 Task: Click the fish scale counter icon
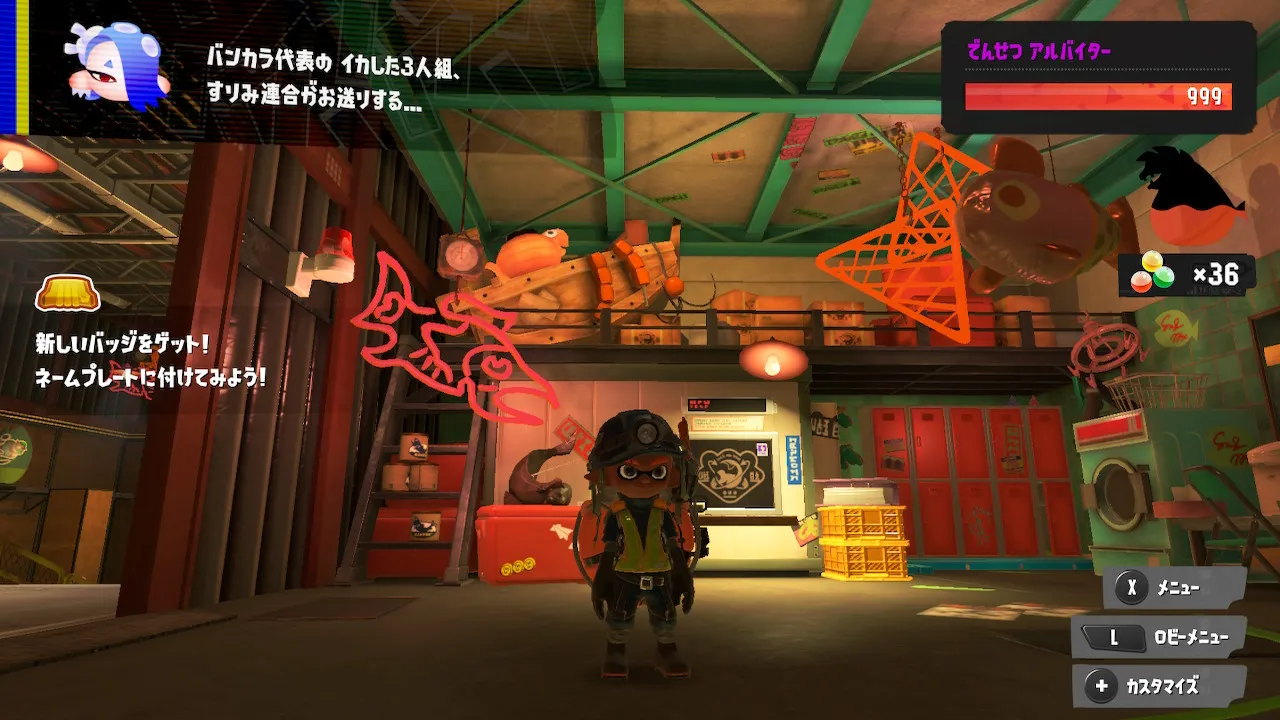click(1151, 274)
